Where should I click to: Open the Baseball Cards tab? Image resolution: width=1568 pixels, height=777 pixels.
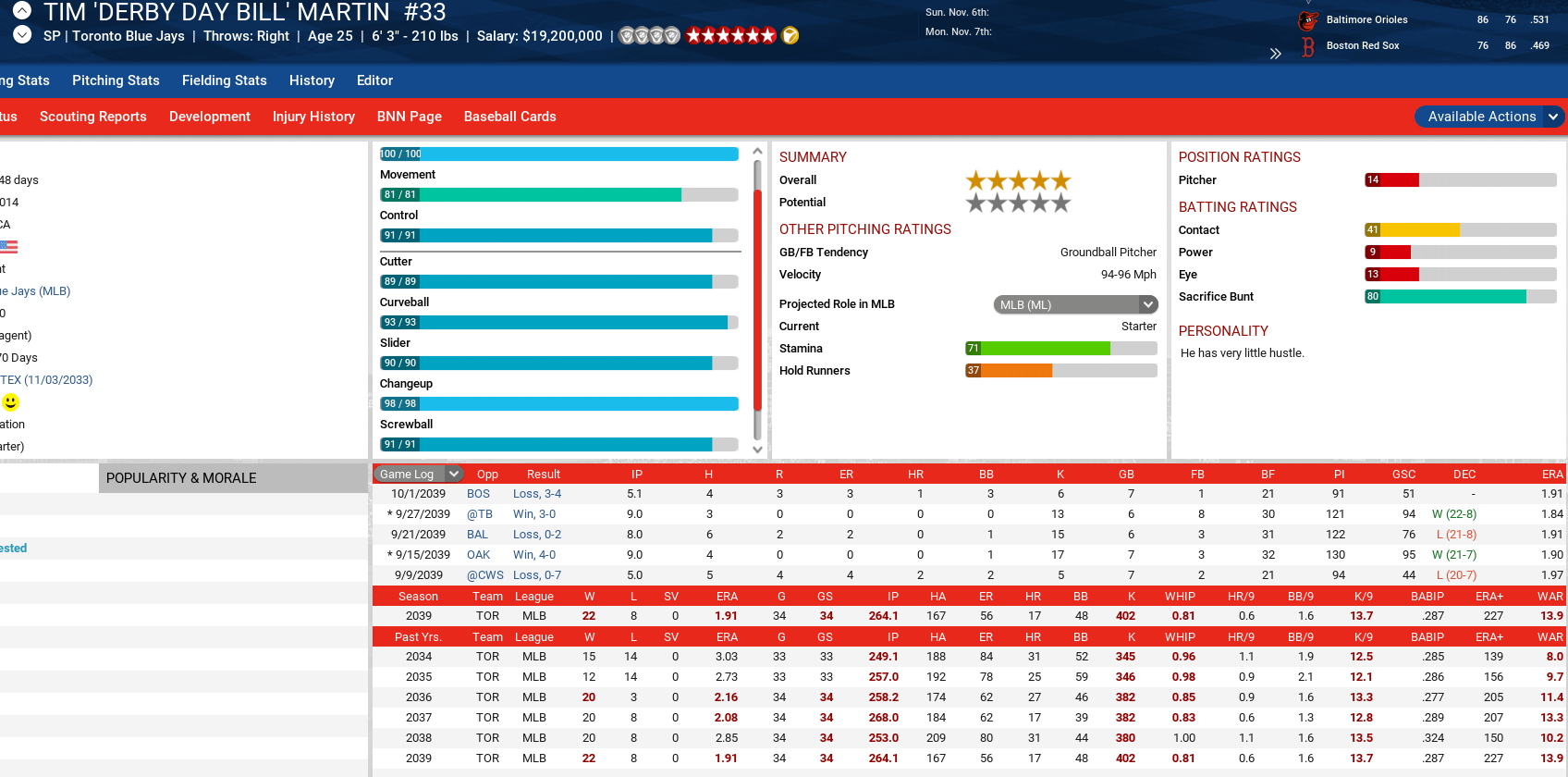509,117
